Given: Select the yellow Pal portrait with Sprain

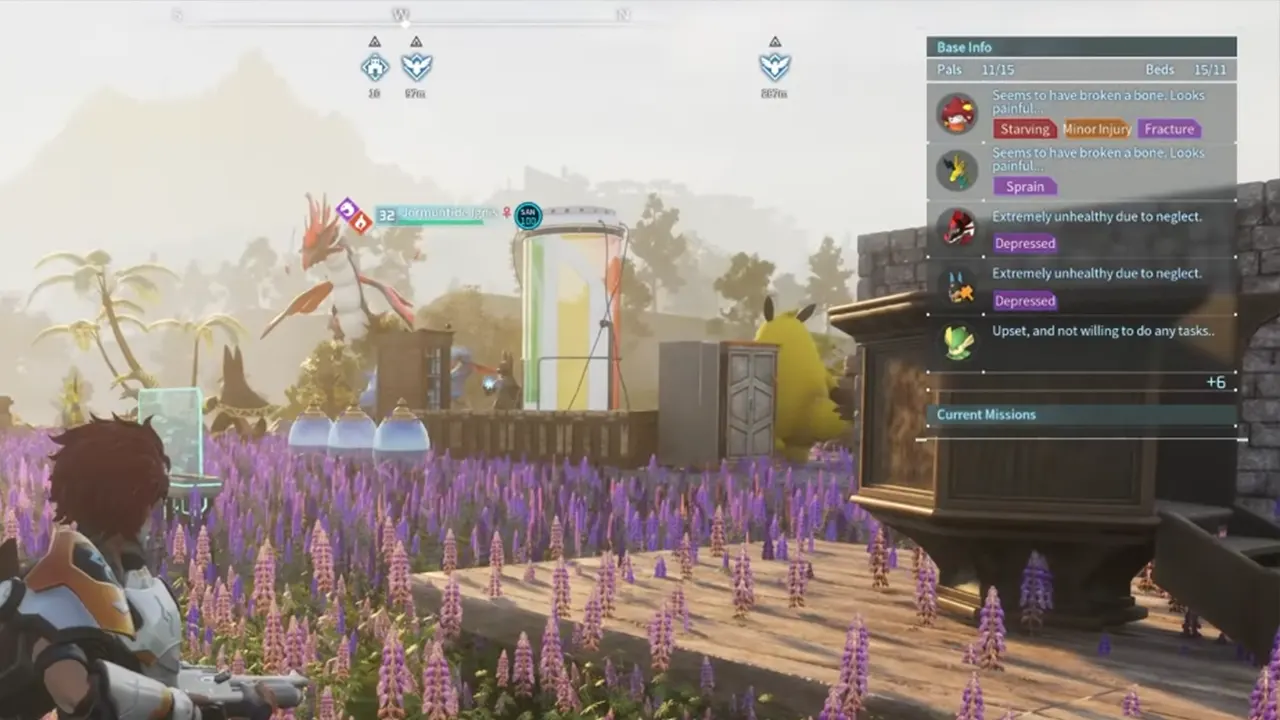Looking at the screenshot, I should (957, 170).
